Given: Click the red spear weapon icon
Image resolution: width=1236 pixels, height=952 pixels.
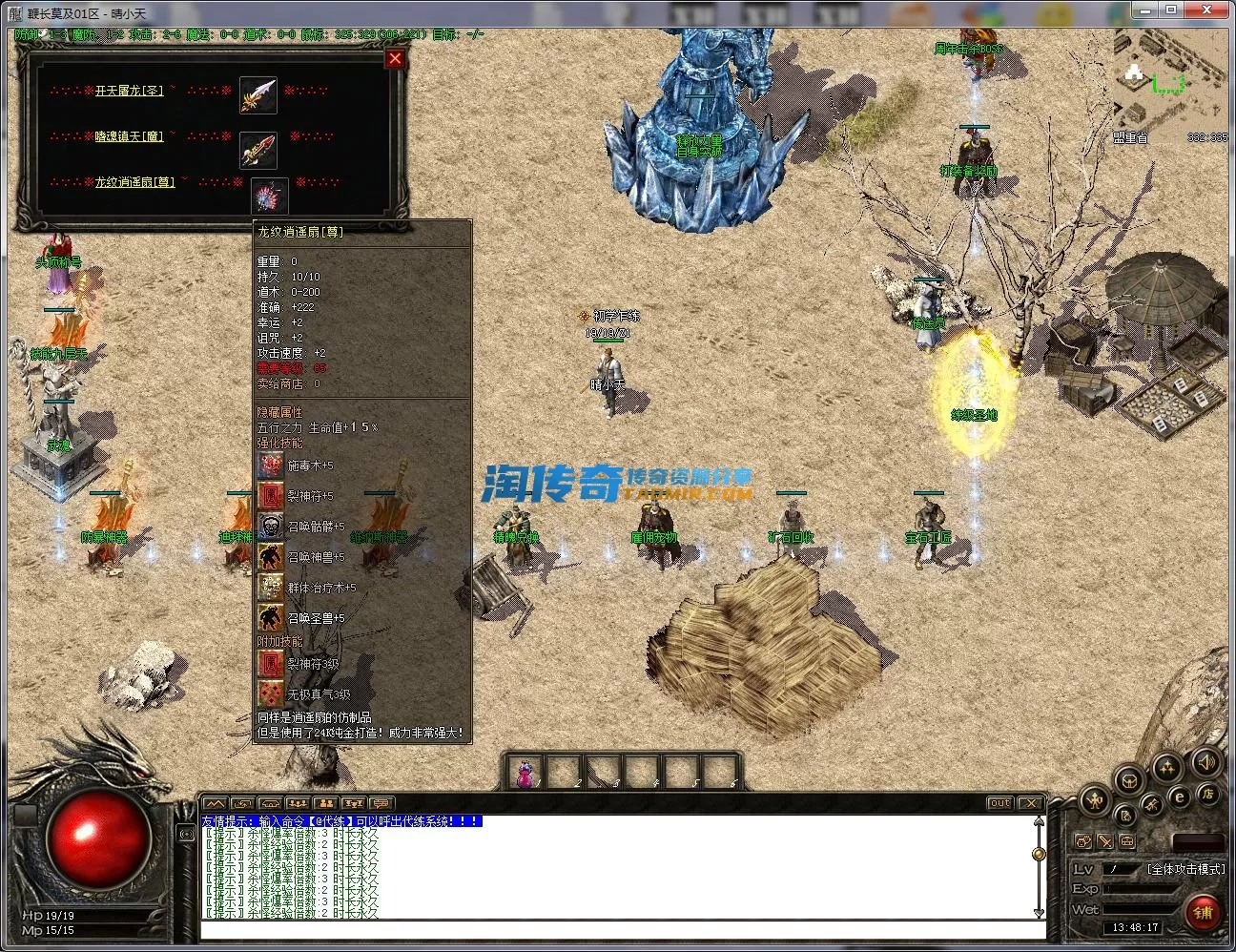Looking at the screenshot, I should (258, 150).
